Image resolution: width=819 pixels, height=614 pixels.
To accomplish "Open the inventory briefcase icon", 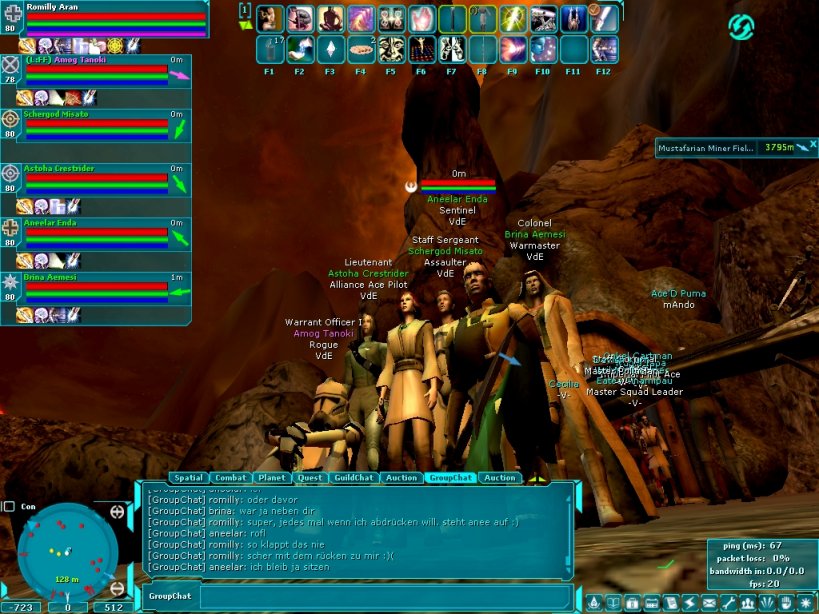I will pyautogui.click(x=632, y=603).
